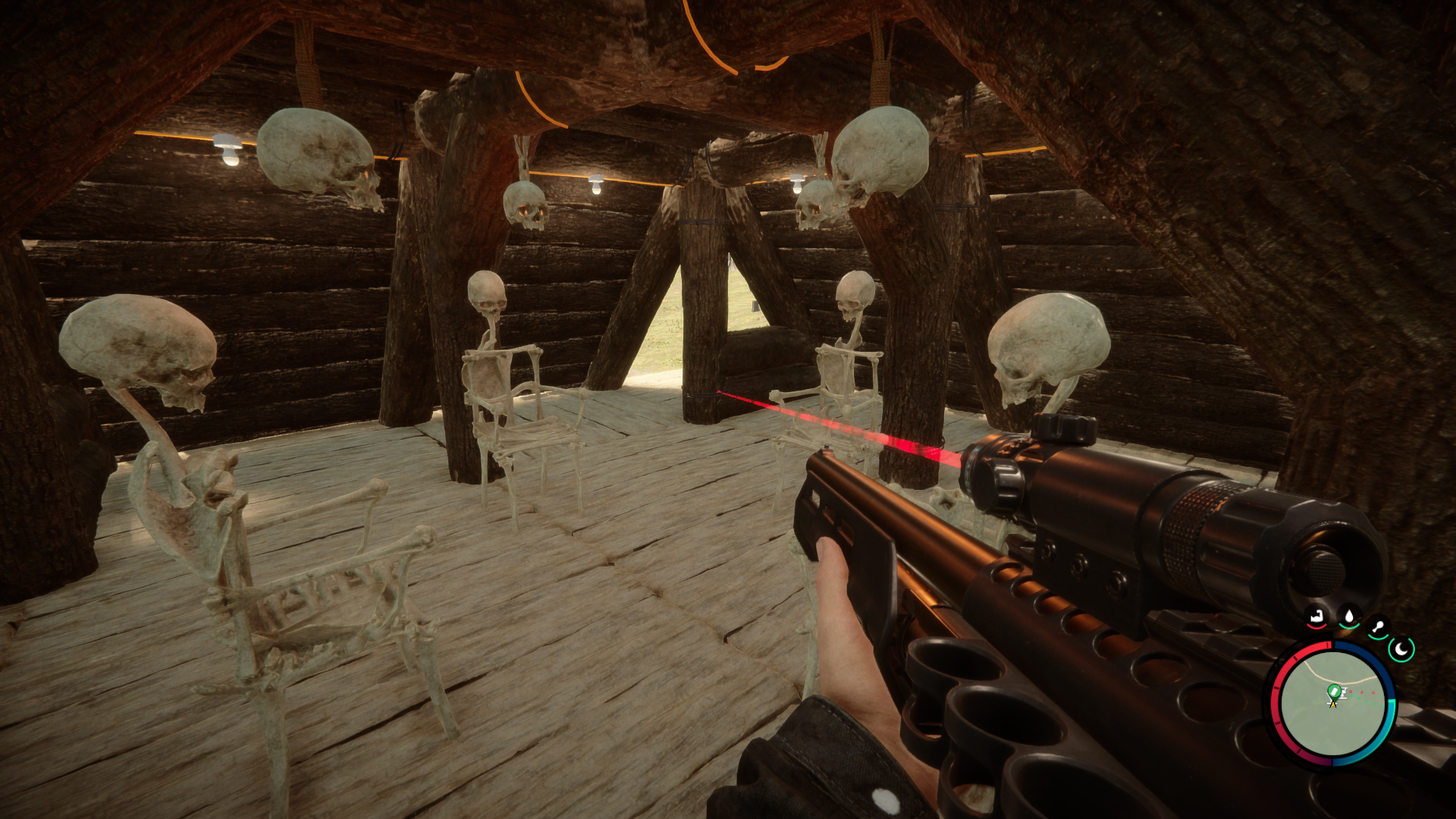
Task: Click the crescent moon rest icon
Action: 1401,649
